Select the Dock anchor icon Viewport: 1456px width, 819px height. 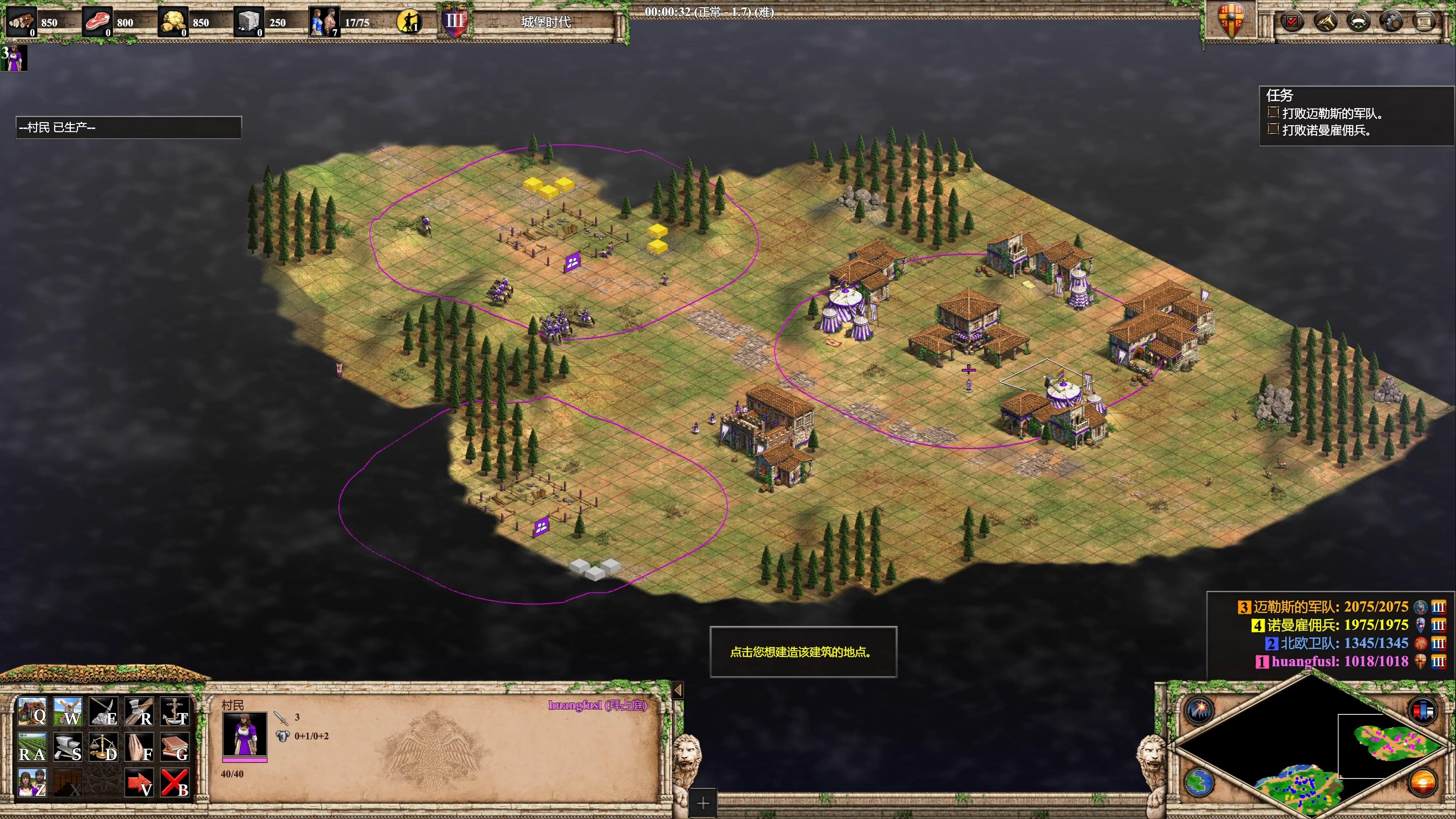pyautogui.click(x=175, y=712)
